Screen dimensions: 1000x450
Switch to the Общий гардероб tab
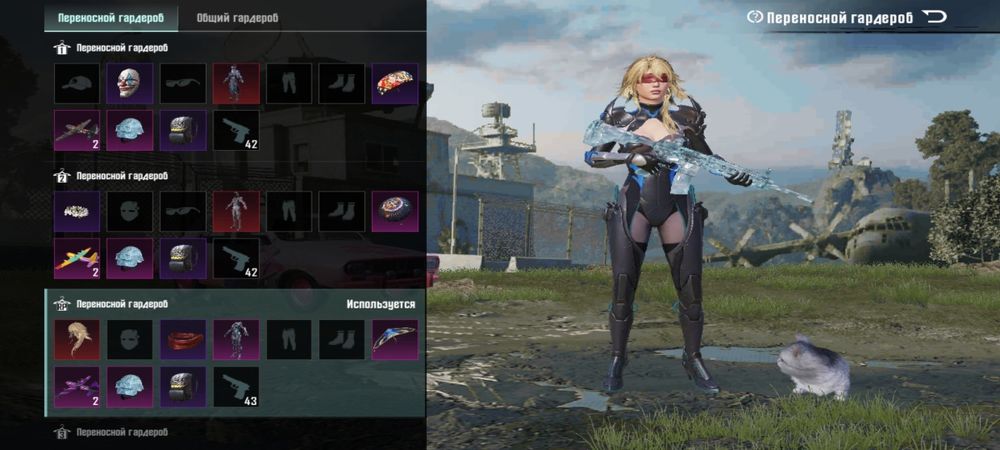tap(237, 17)
